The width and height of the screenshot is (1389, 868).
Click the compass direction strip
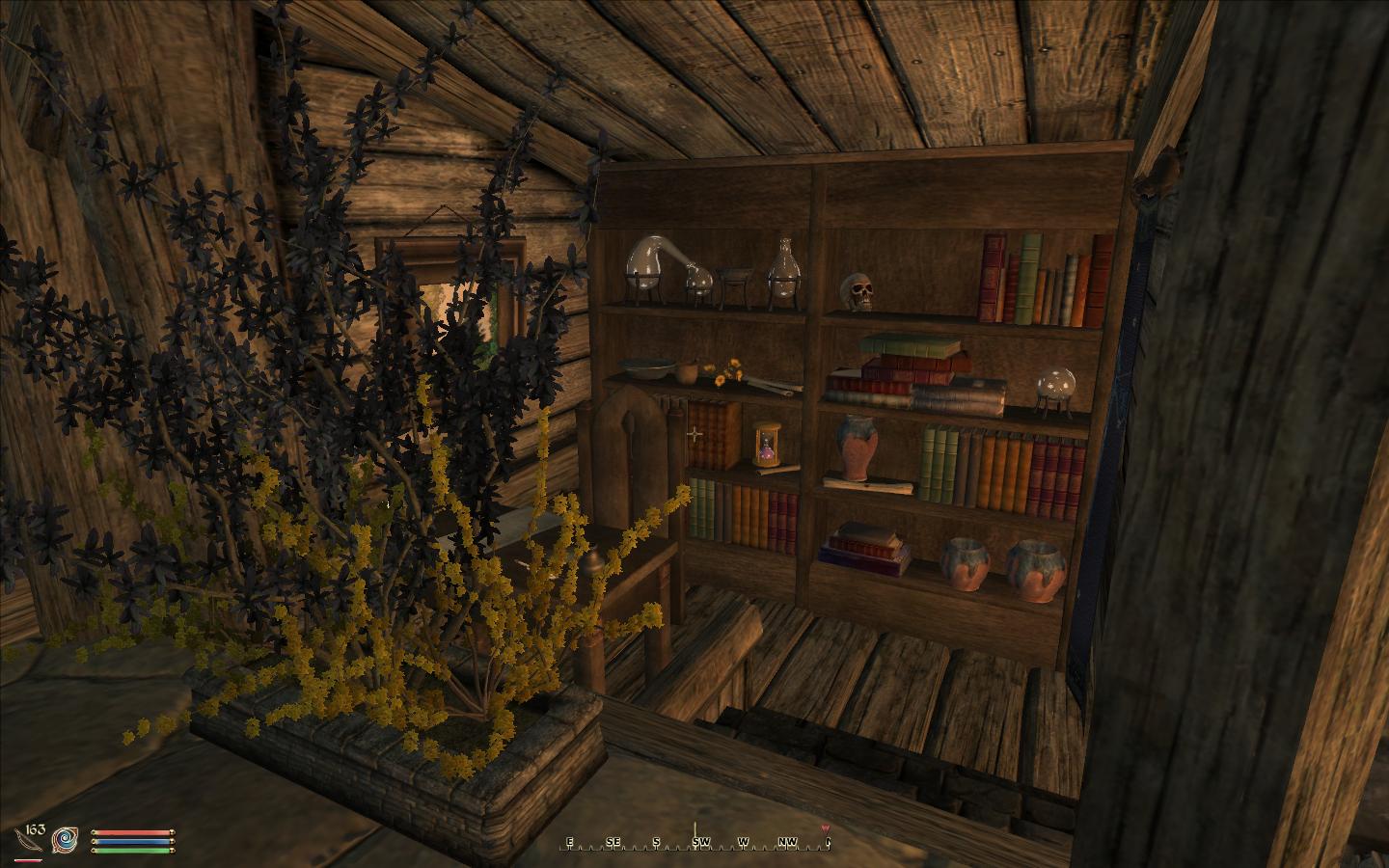(x=694, y=842)
